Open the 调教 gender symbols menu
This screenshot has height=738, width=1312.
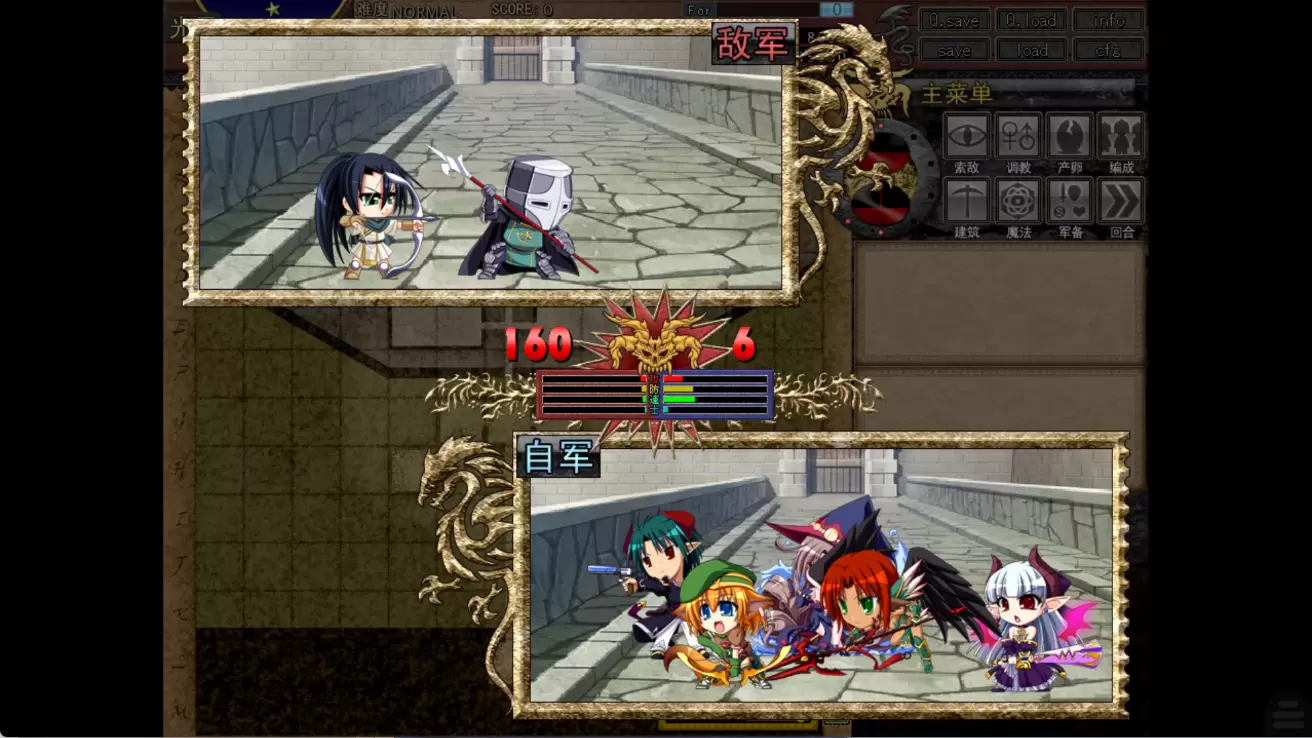1018,136
